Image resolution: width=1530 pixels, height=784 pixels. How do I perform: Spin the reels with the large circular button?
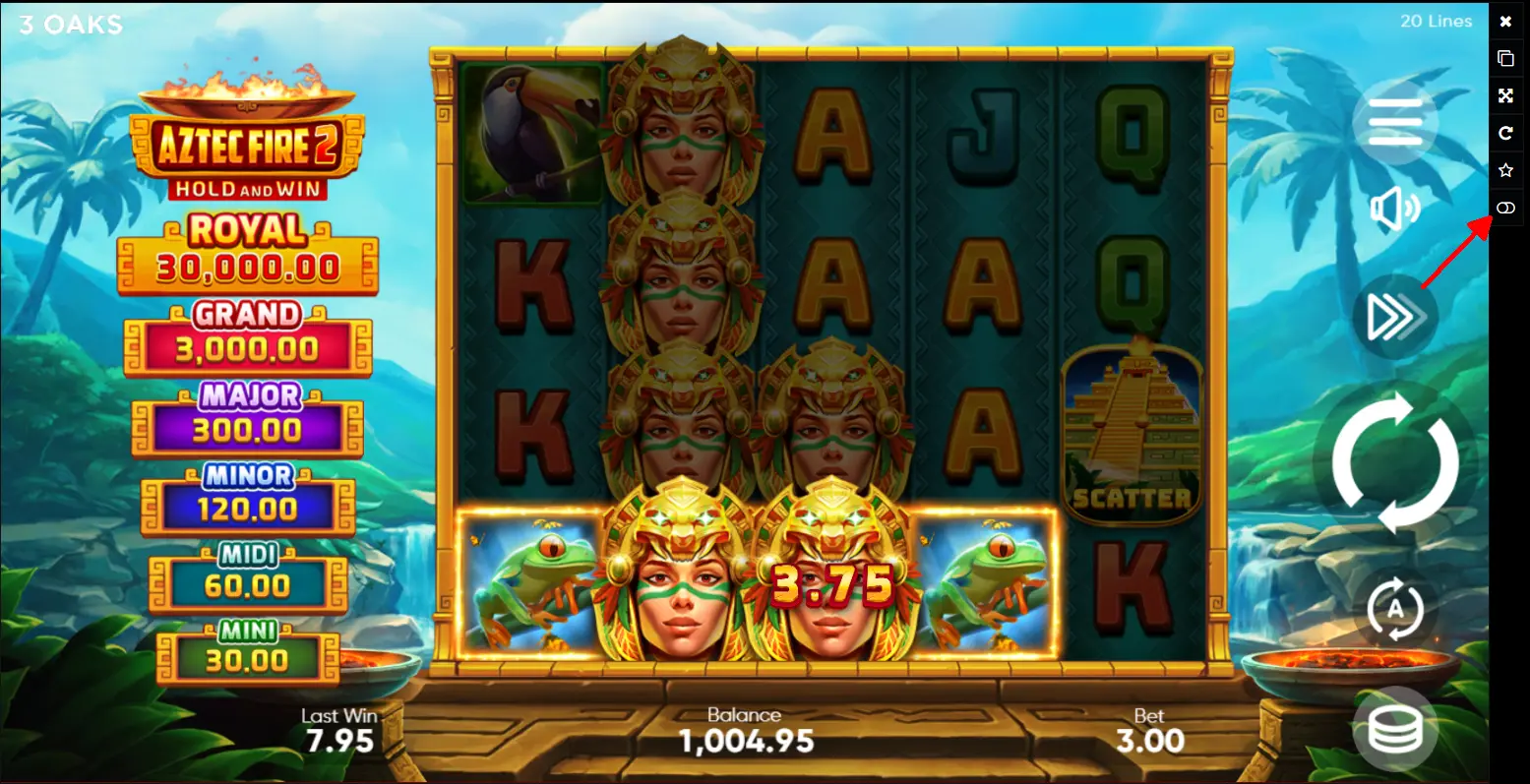click(x=1394, y=461)
